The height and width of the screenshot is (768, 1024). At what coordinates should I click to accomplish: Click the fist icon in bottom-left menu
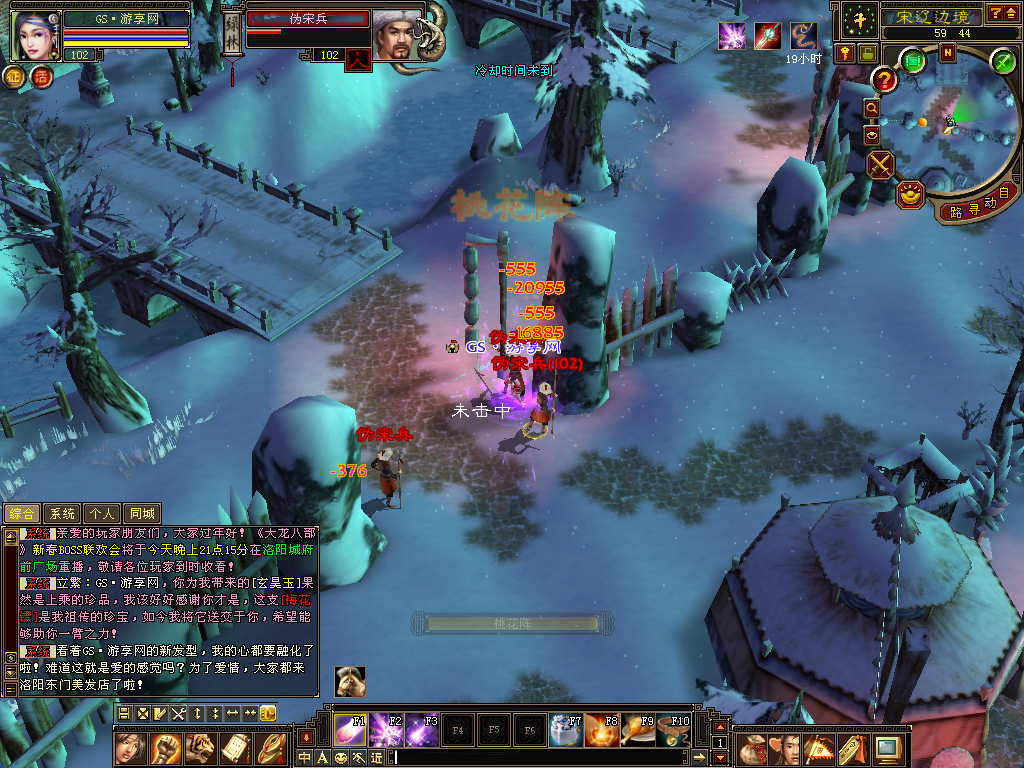[x=165, y=748]
